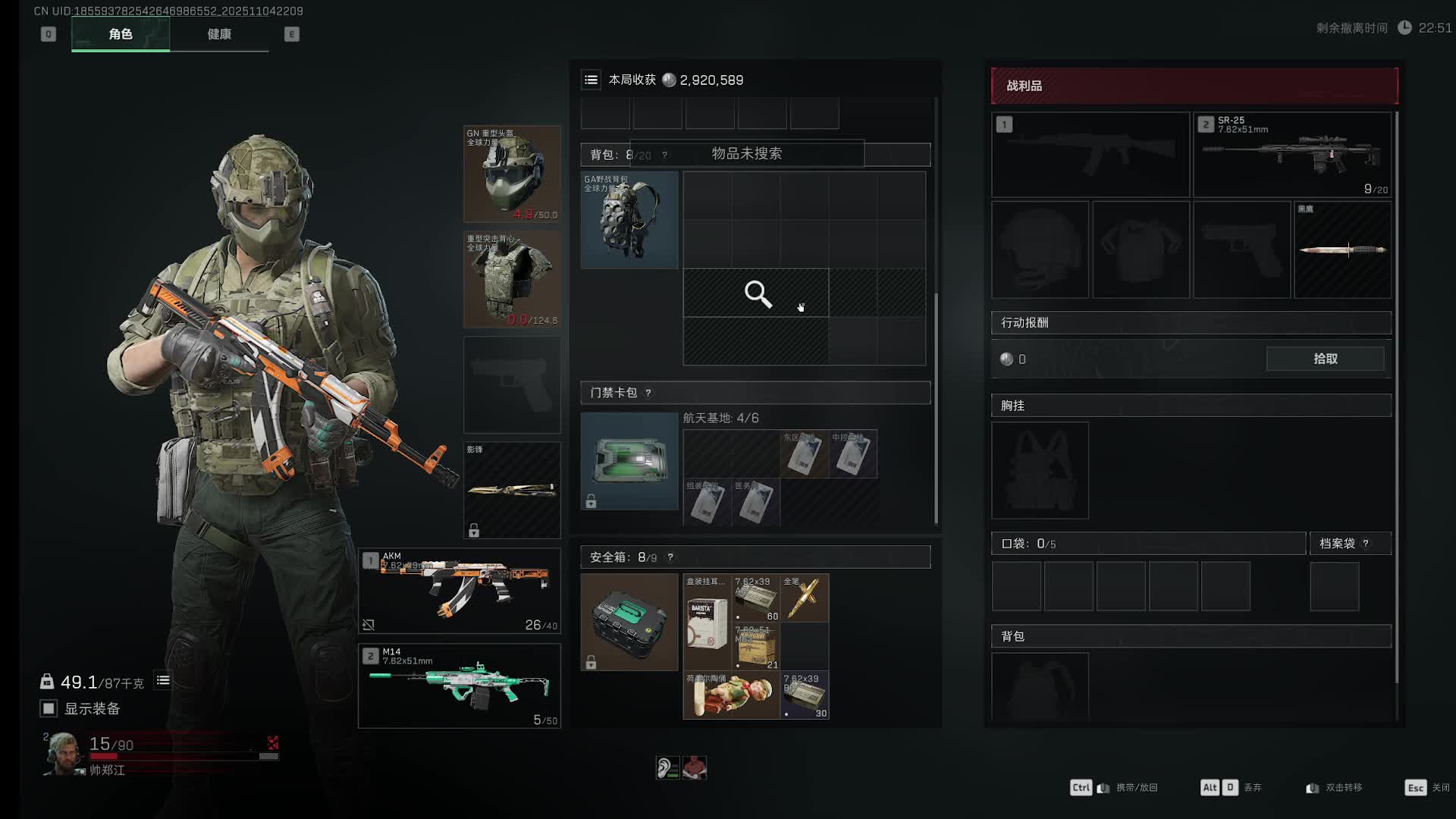Select the 角色 character tab

pos(121,34)
